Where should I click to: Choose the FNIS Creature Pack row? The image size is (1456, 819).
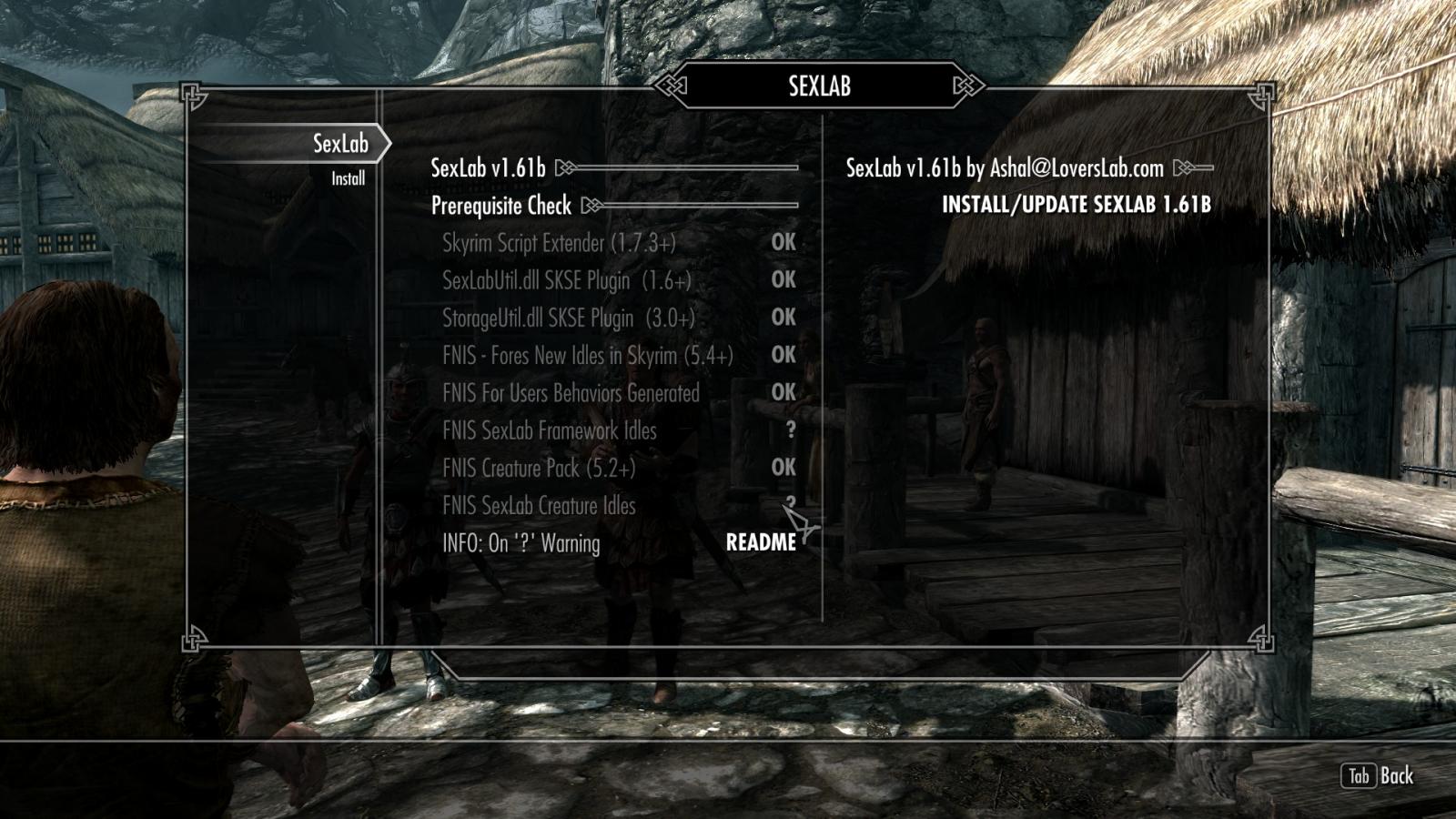tap(539, 468)
